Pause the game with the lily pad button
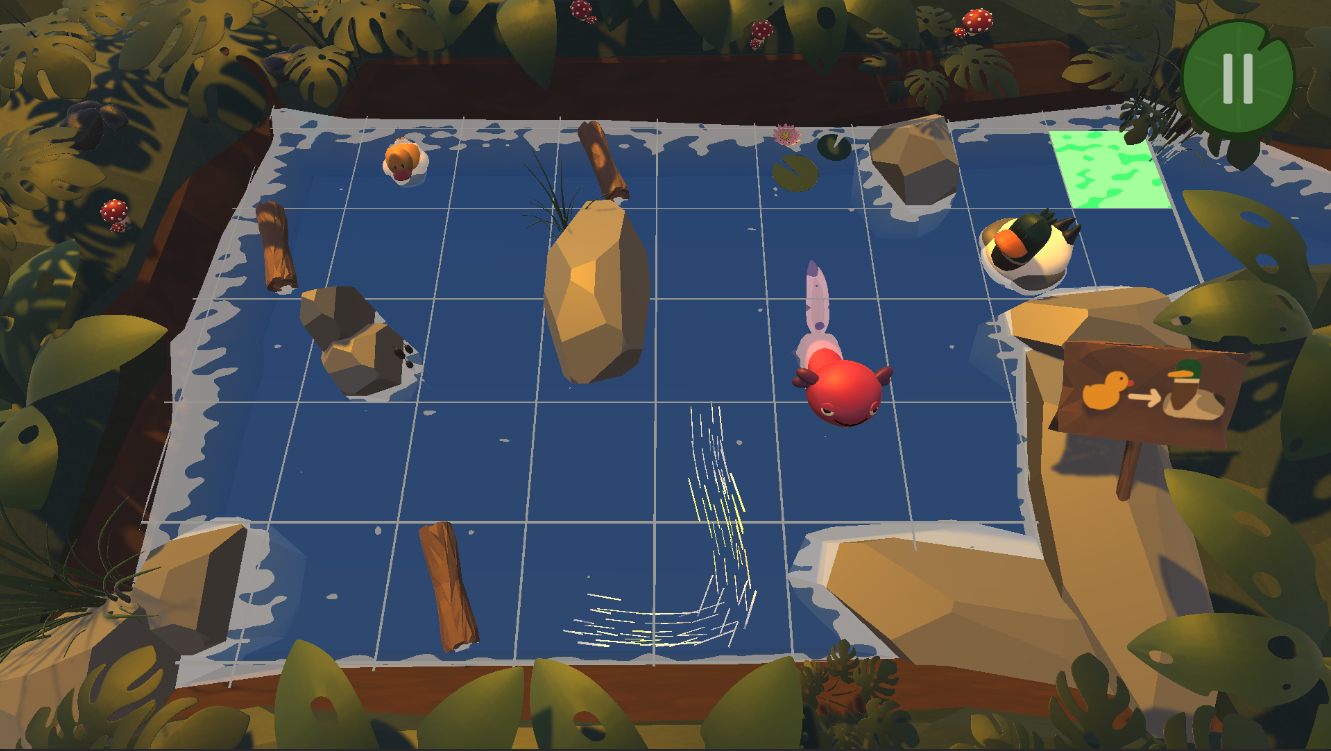 1237,78
